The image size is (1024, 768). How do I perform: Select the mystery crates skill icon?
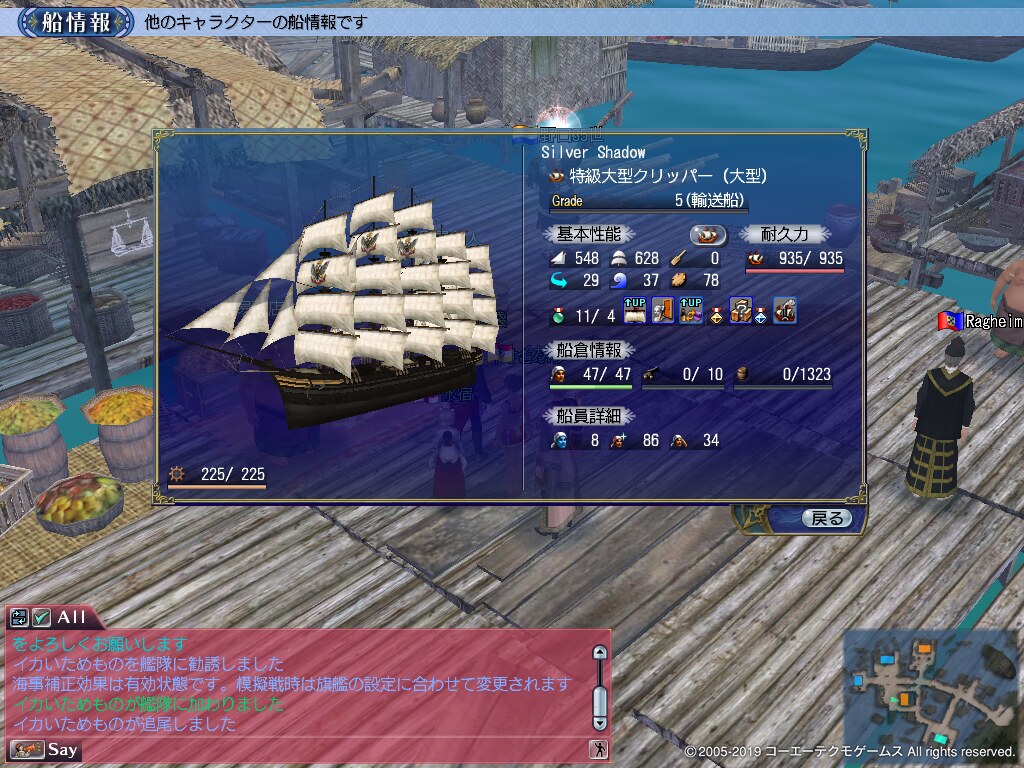[740, 311]
